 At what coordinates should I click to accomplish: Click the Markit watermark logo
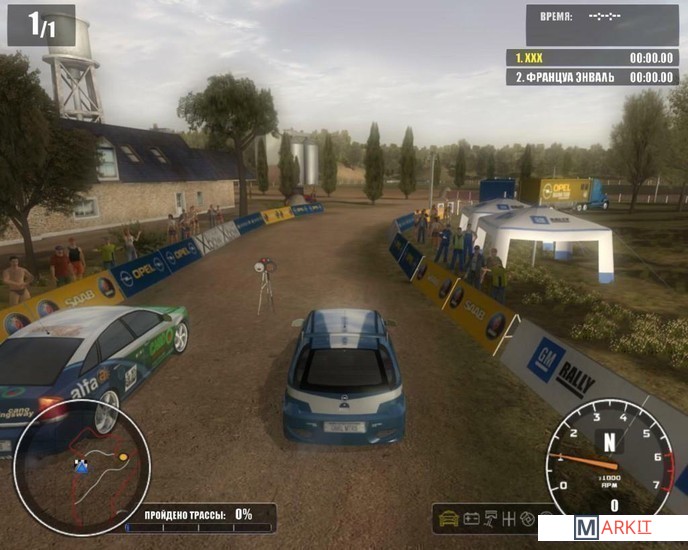[612, 529]
